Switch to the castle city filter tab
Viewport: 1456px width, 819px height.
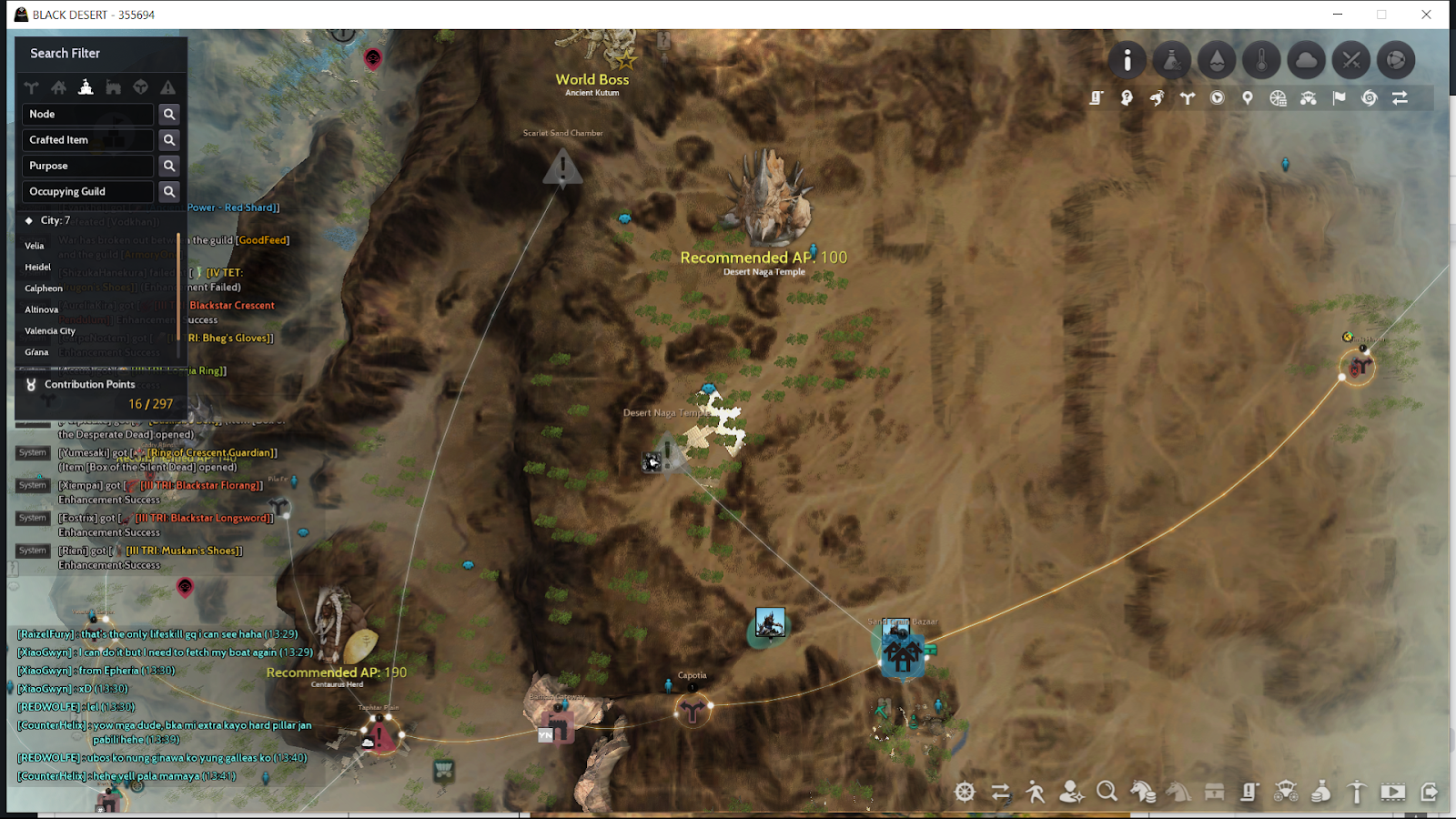(x=86, y=87)
